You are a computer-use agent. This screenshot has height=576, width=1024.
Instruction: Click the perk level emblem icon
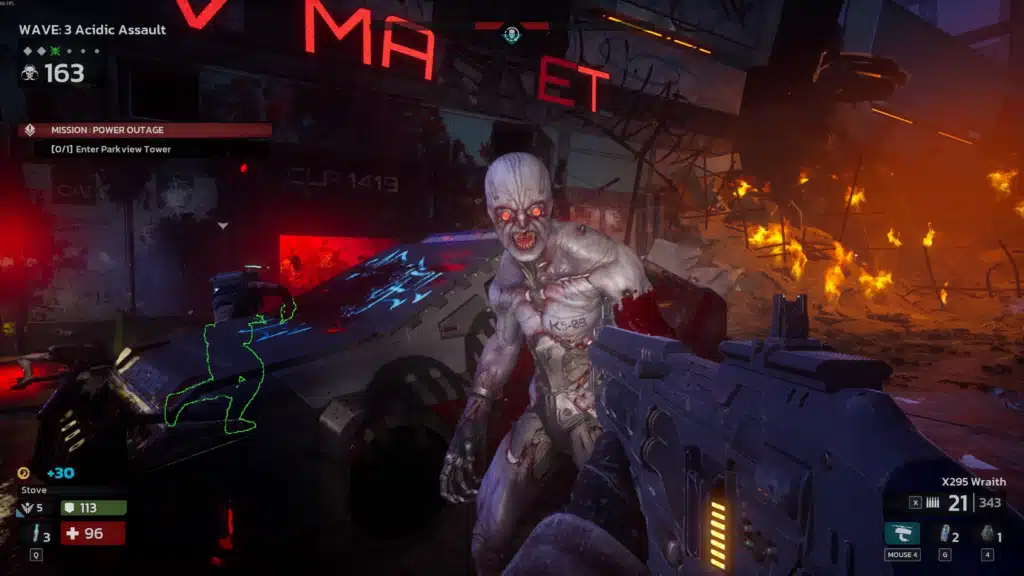(x=26, y=508)
